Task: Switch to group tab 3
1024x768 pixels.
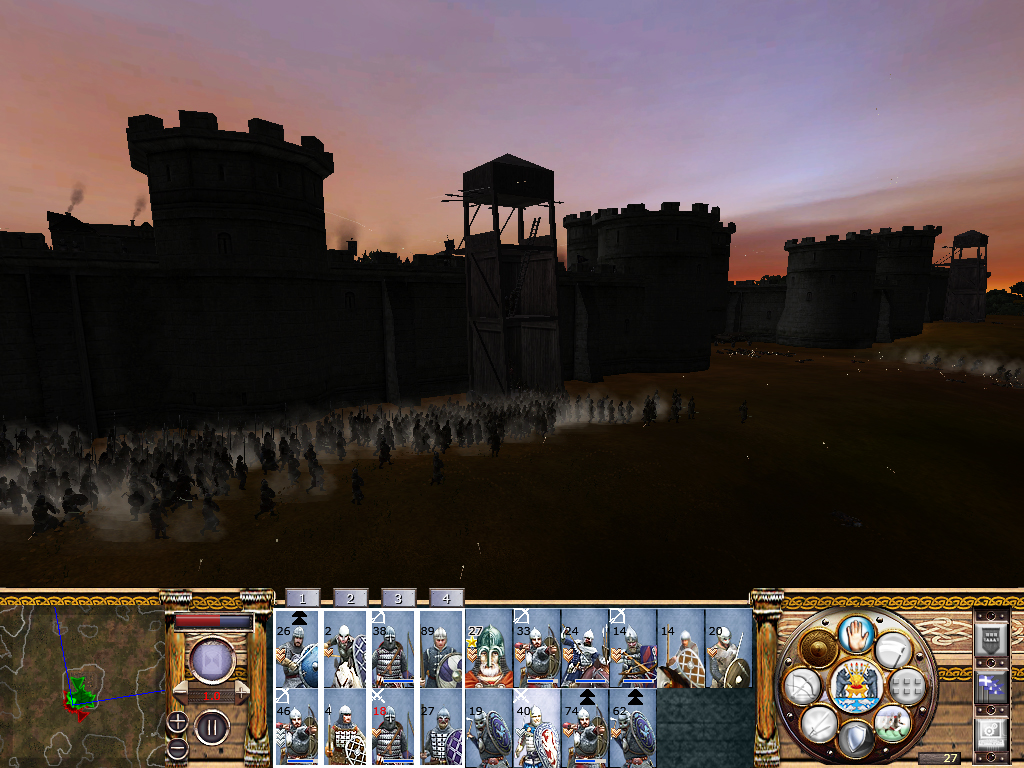Action: tap(398, 598)
